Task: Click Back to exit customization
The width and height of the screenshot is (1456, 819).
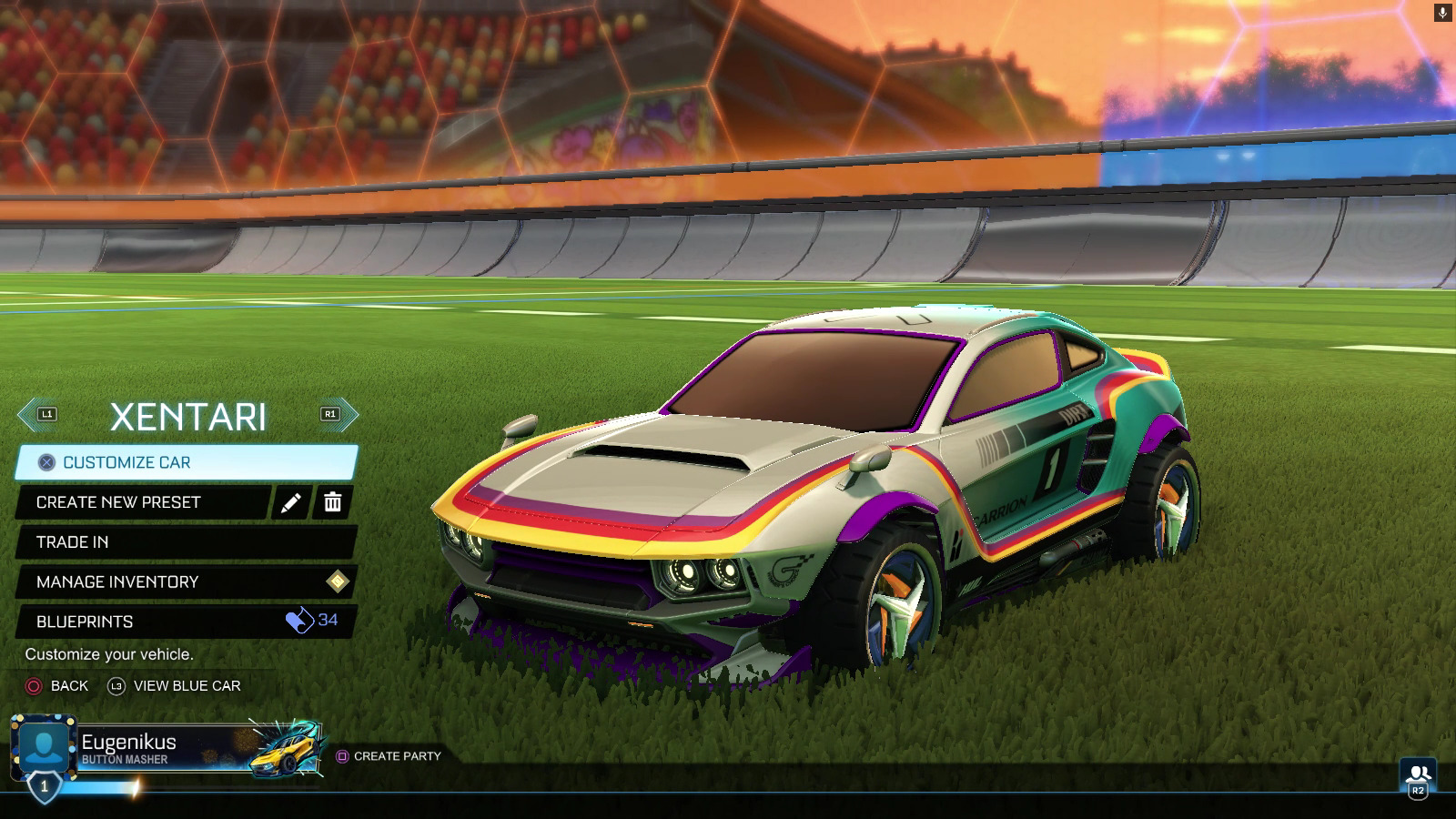Action: [68, 686]
